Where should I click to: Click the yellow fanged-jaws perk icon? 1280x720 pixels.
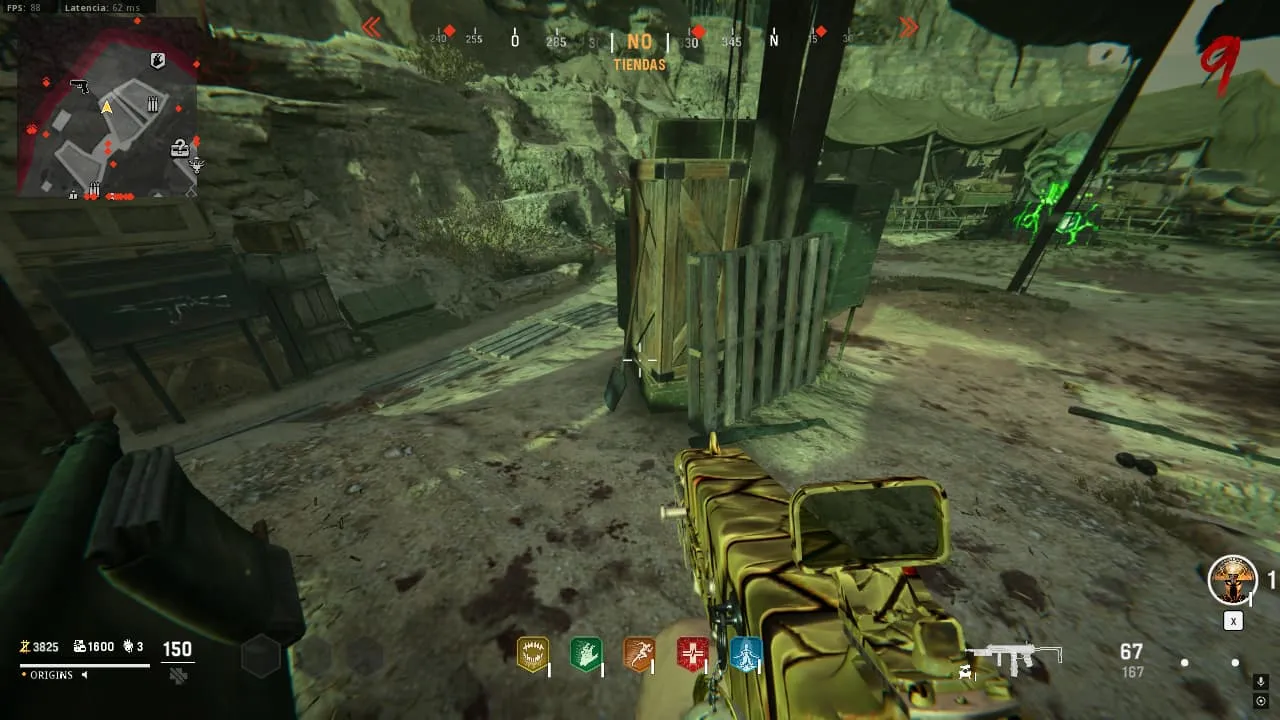click(532, 654)
